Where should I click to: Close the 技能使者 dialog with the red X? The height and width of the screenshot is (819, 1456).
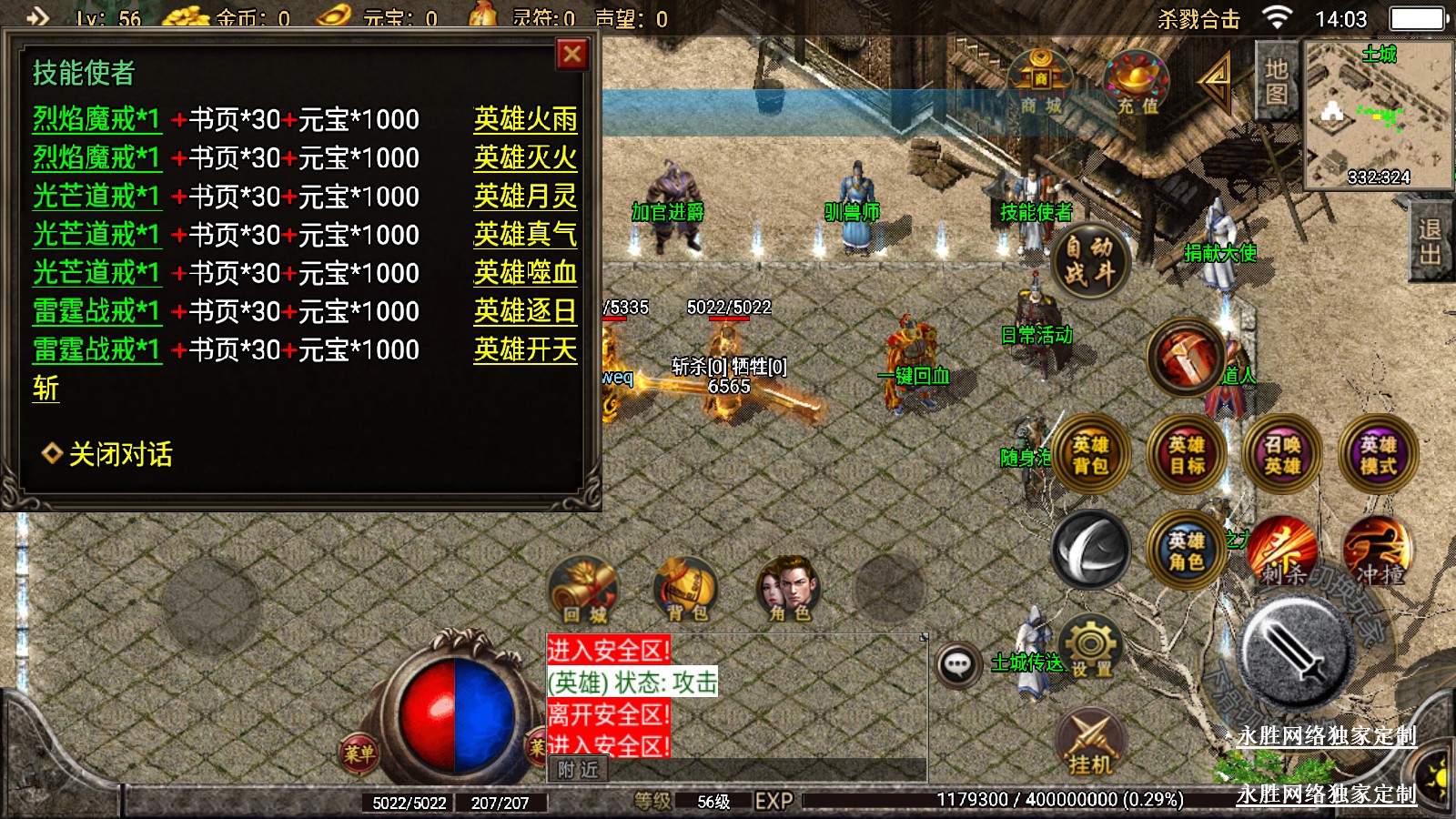click(572, 55)
